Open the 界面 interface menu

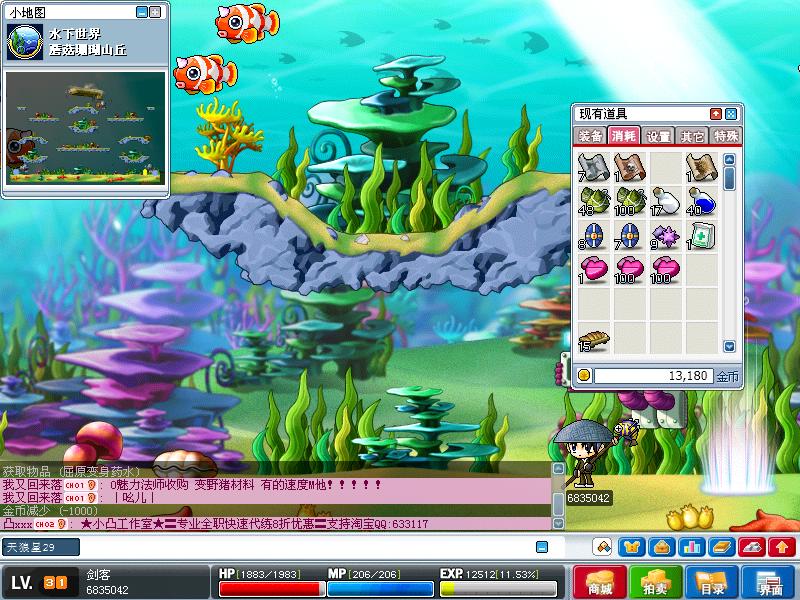(768, 582)
